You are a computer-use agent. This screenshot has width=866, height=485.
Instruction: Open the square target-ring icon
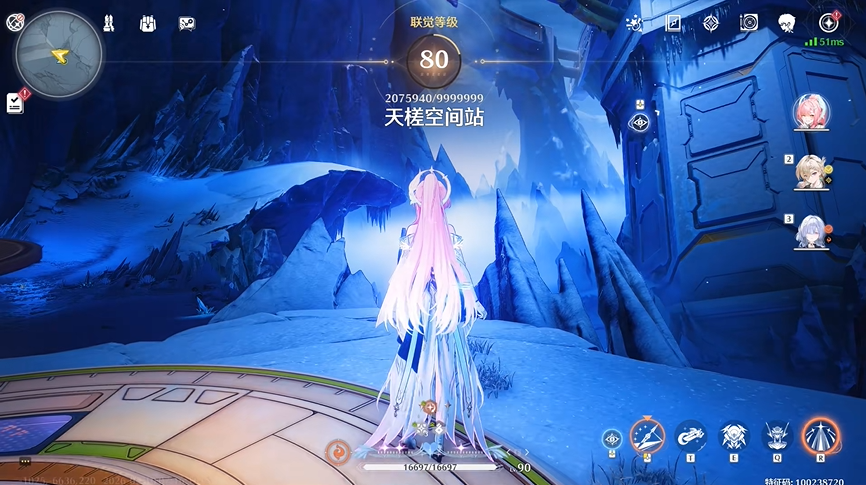point(749,23)
